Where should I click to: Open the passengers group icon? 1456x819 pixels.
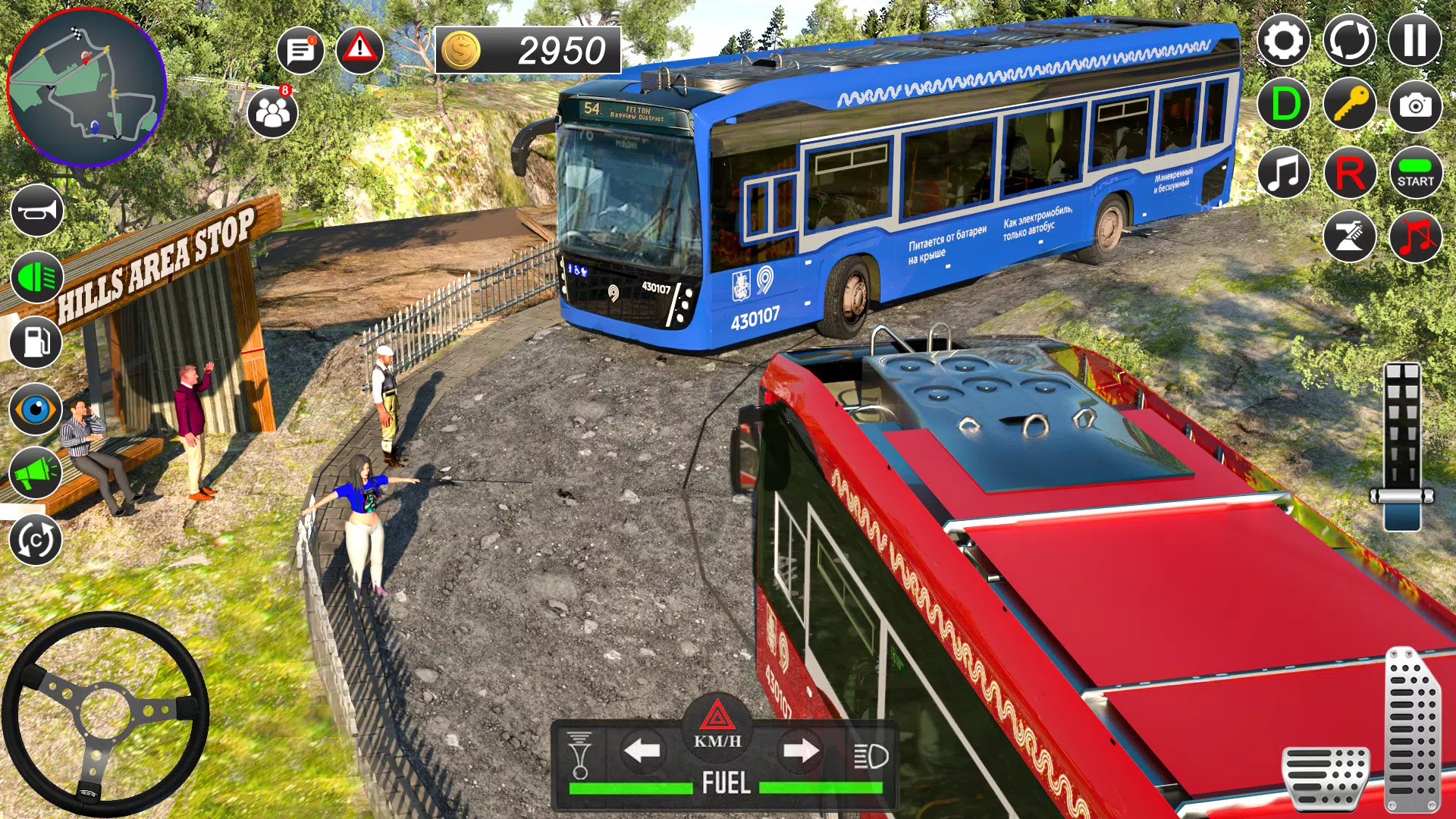coord(272,114)
